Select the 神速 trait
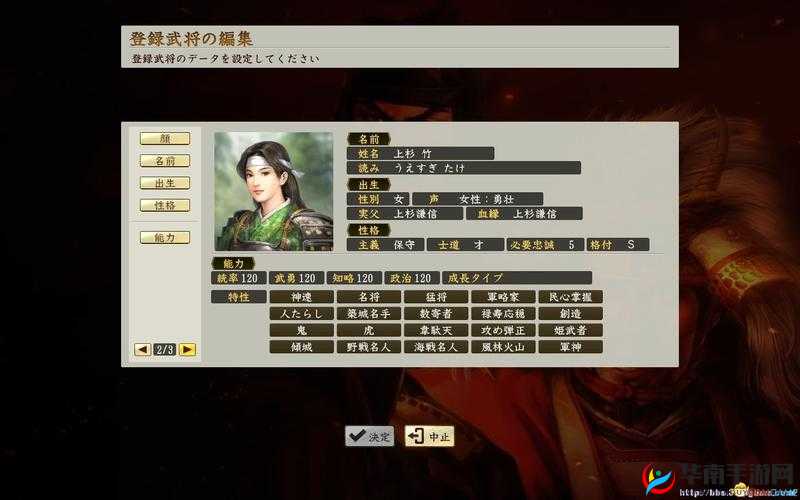This screenshot has height=500, width=800. pyautogui.click(x=301, y=297)
